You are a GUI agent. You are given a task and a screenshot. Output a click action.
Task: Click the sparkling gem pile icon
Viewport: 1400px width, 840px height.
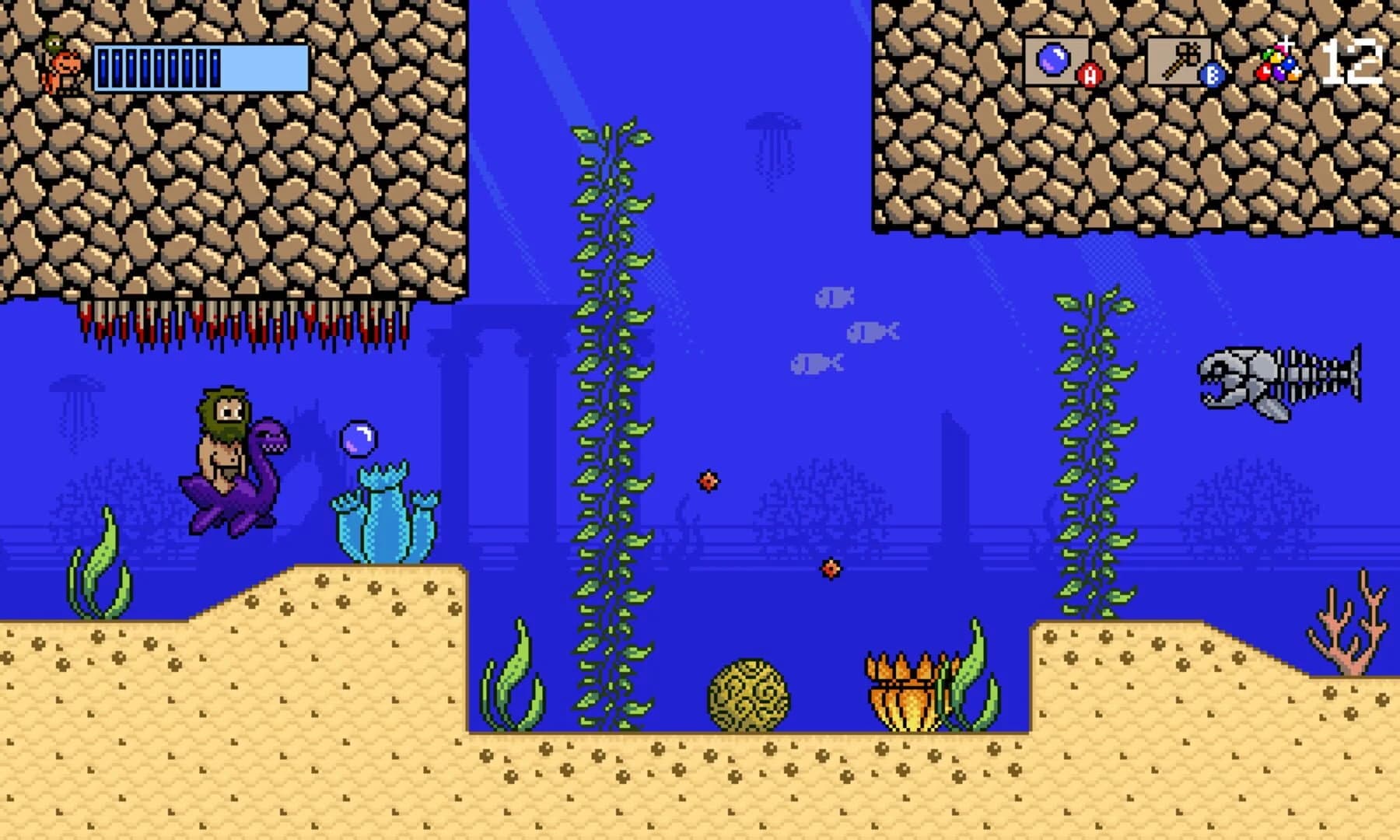pyautogui.click(x=1279, y=62)
